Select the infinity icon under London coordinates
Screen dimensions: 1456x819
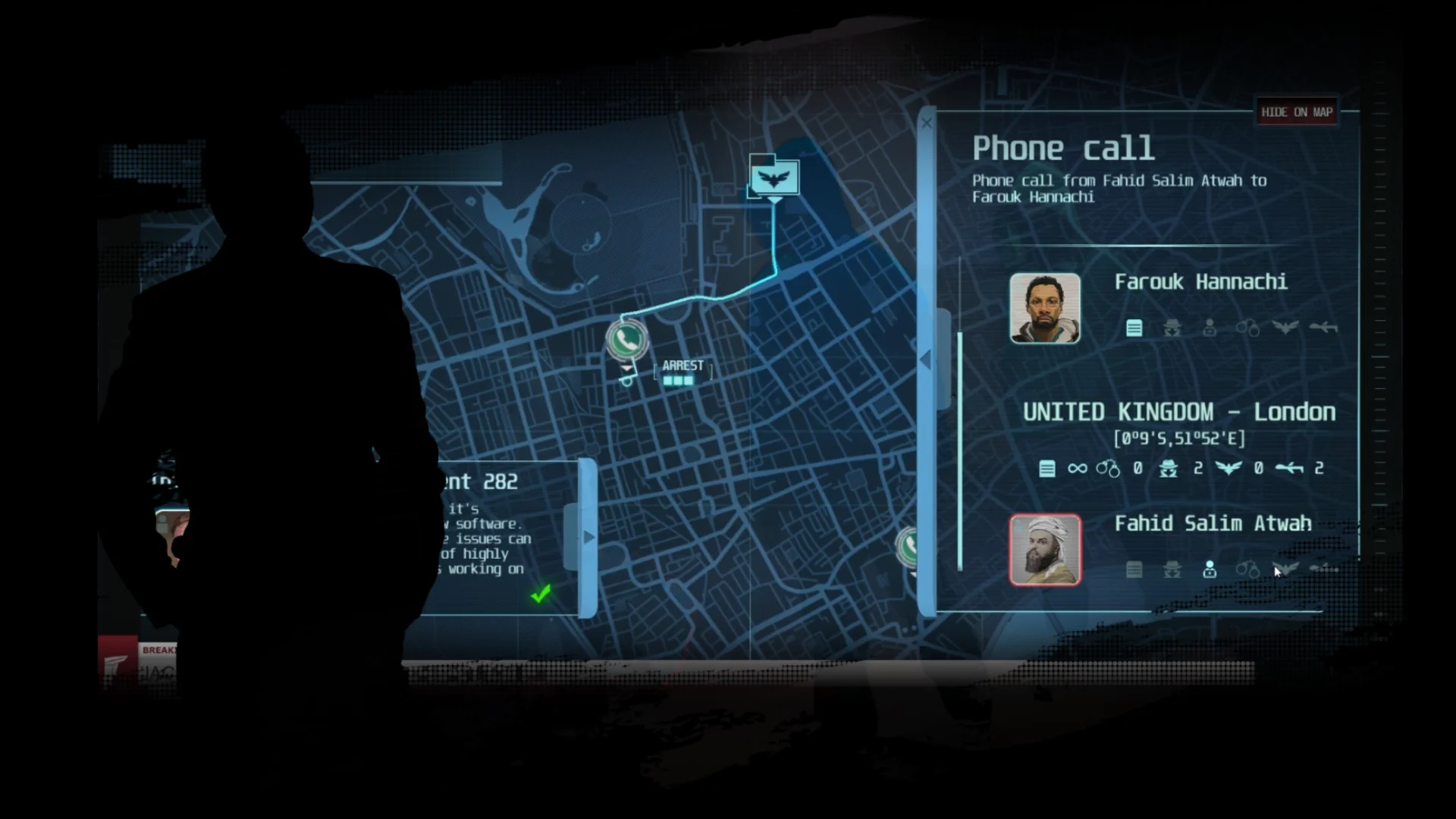pos(1078,469)
